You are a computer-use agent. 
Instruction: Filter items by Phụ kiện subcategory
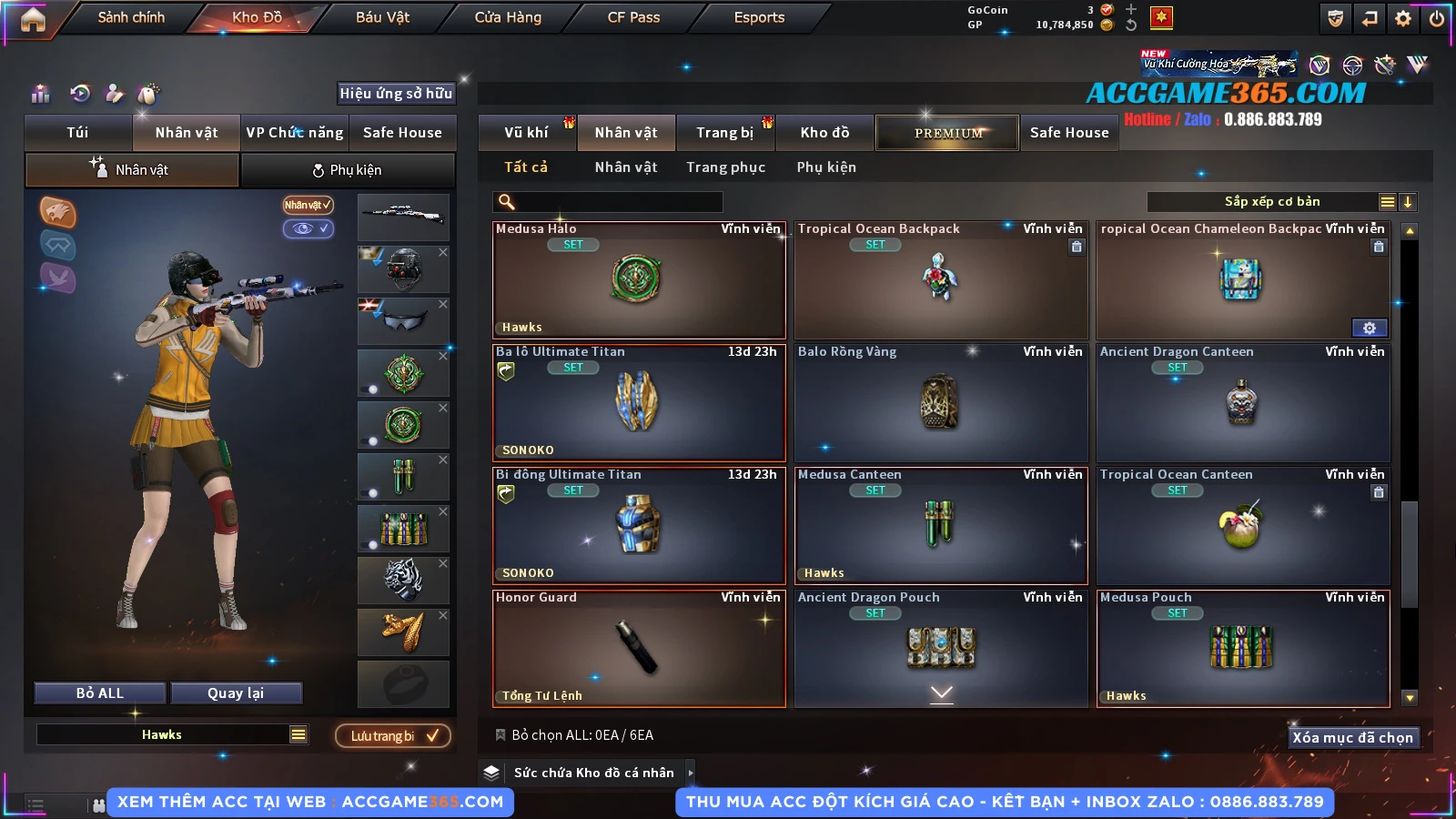pos(826,167)
